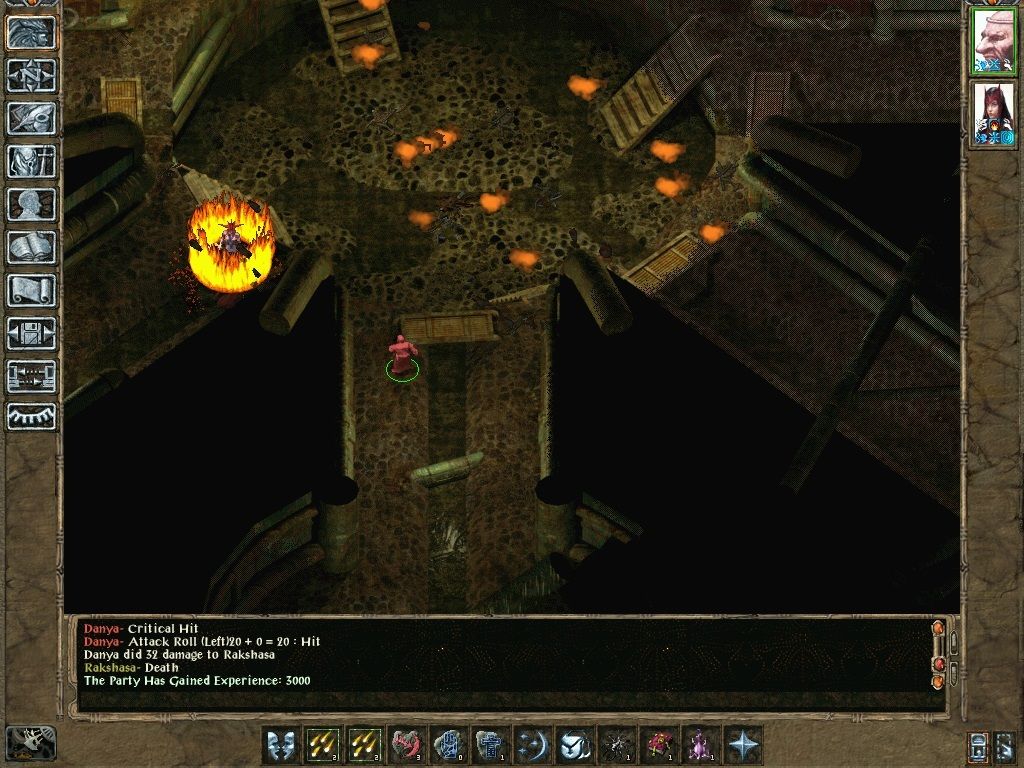Click the twin masks button on the action bar
This screenshot has width=1024, height=768.
click(281, 745)
